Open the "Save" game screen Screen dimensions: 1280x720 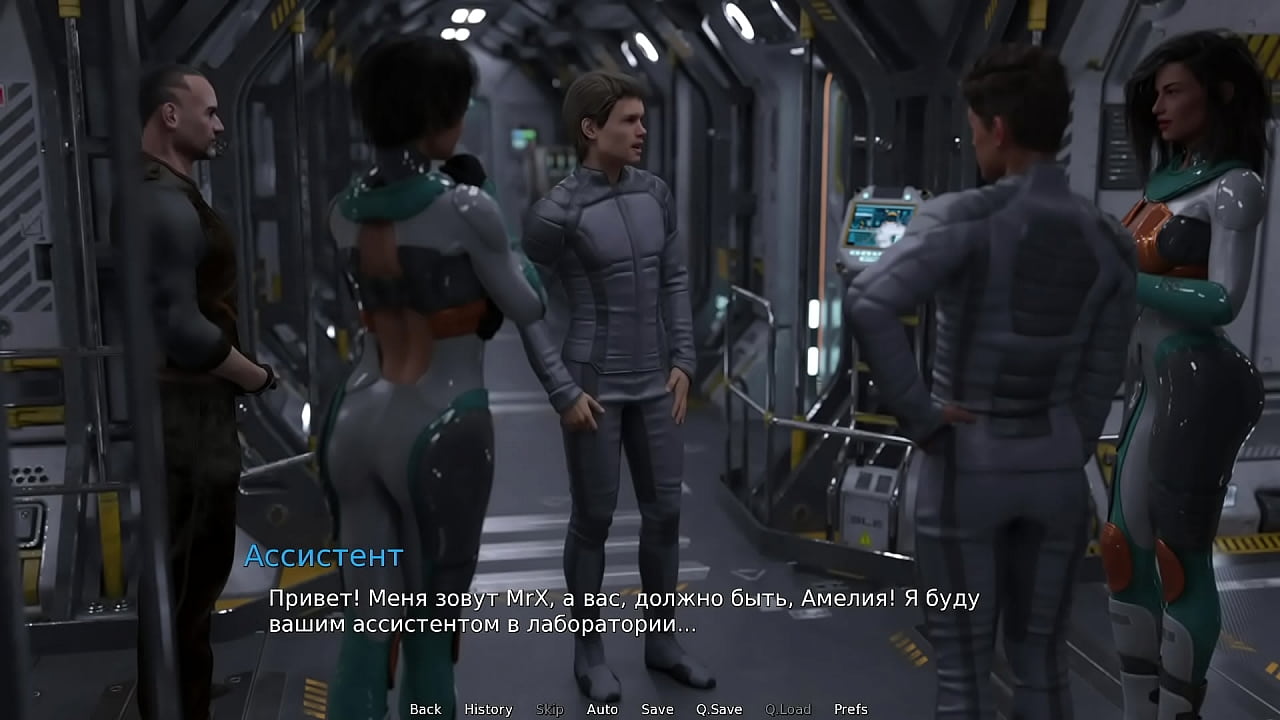656,708
